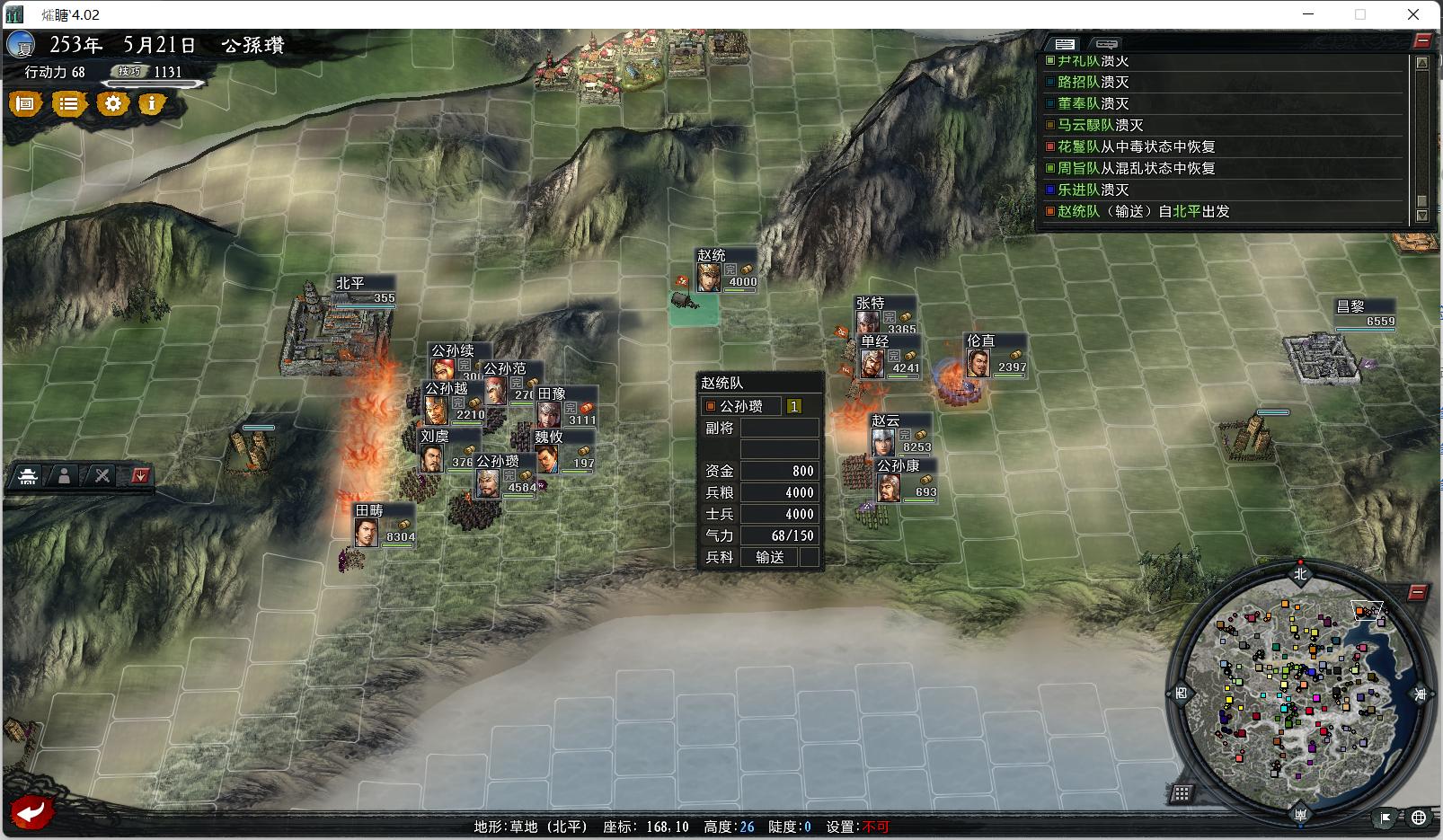This screenshot has height=840, width=1443.
Task: Open the command list icon below the date
Action: [68, 104]
